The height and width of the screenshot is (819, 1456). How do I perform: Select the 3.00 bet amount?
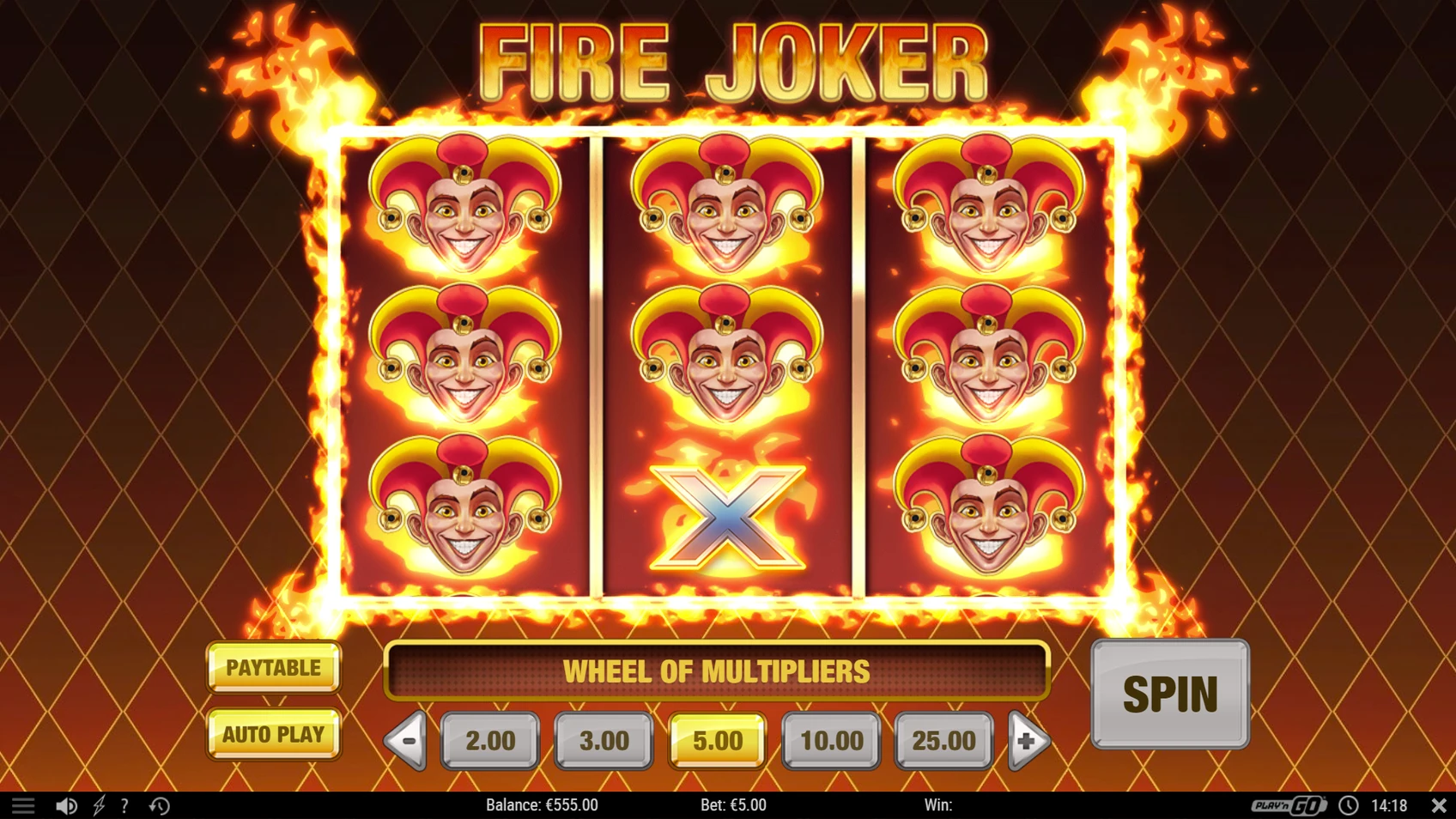[604, 740]
